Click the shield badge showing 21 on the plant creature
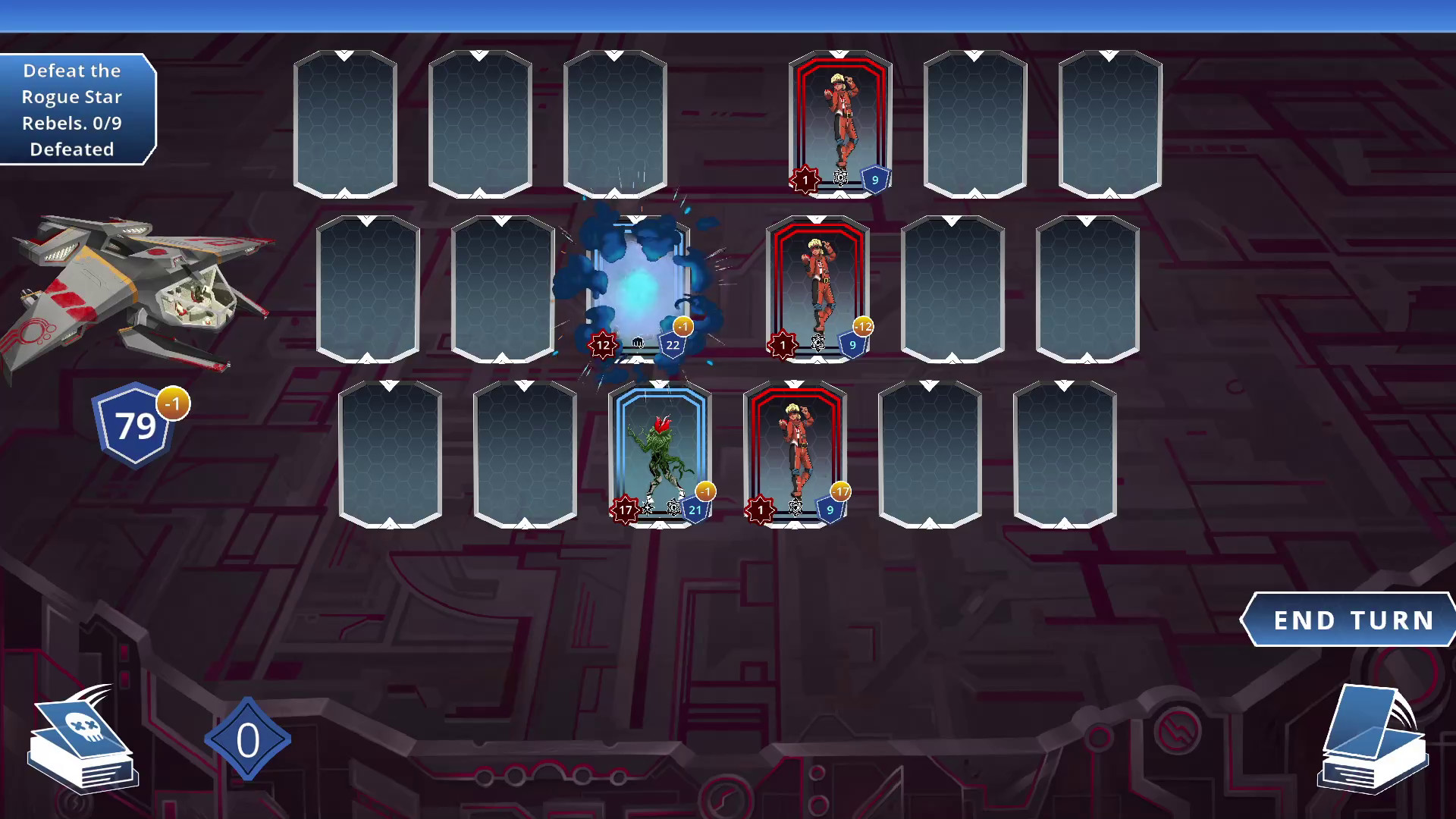This screenshot has height=819, width=1456. coord(692,510)
